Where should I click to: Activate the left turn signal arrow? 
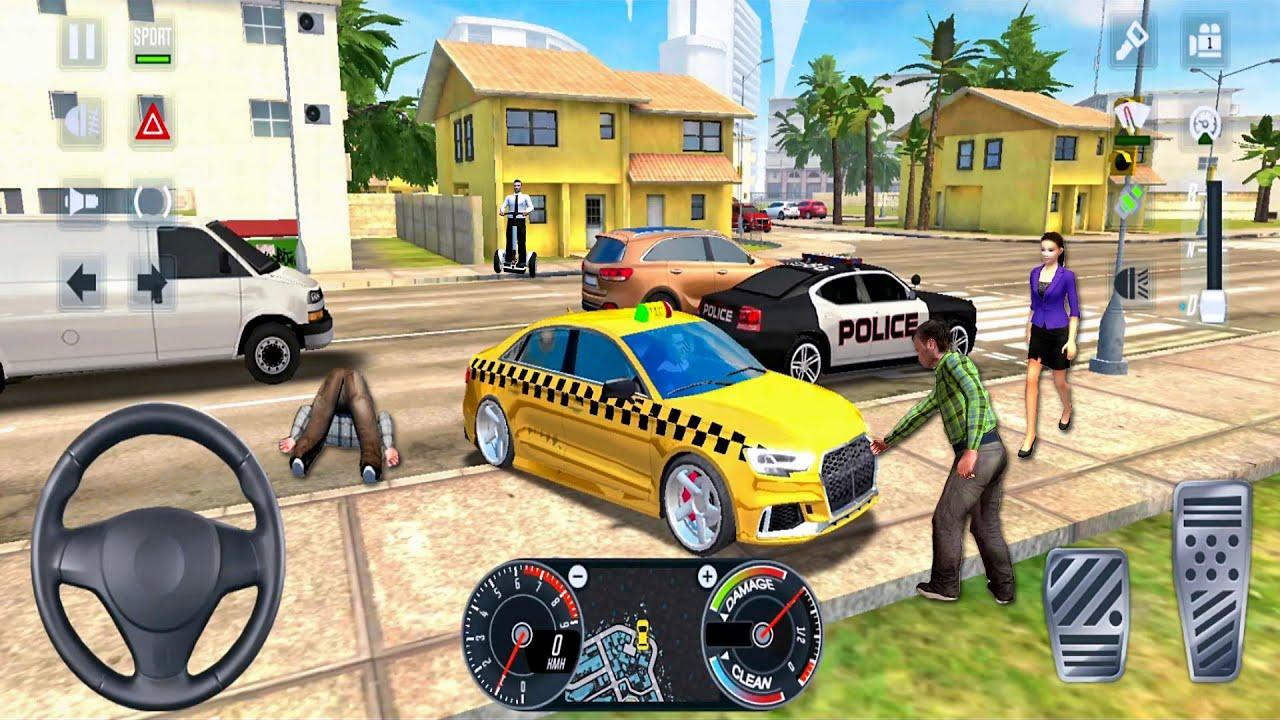pos(82,283)
